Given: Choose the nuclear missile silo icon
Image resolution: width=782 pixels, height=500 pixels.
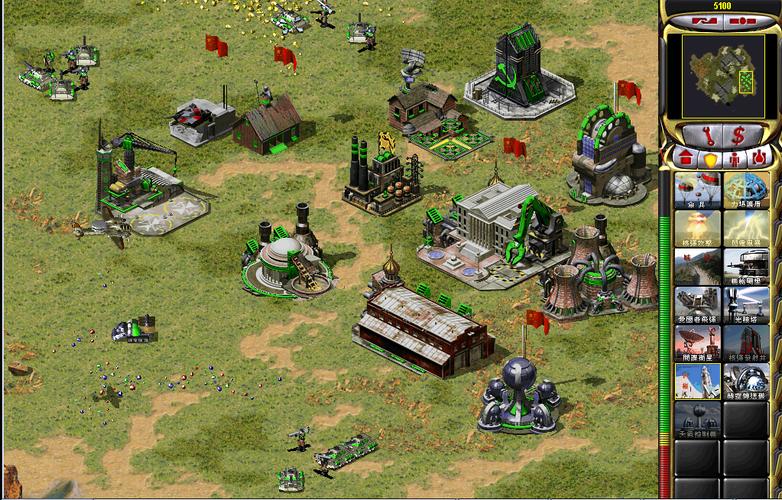Looking at the screenshot, I should (745, 343).
